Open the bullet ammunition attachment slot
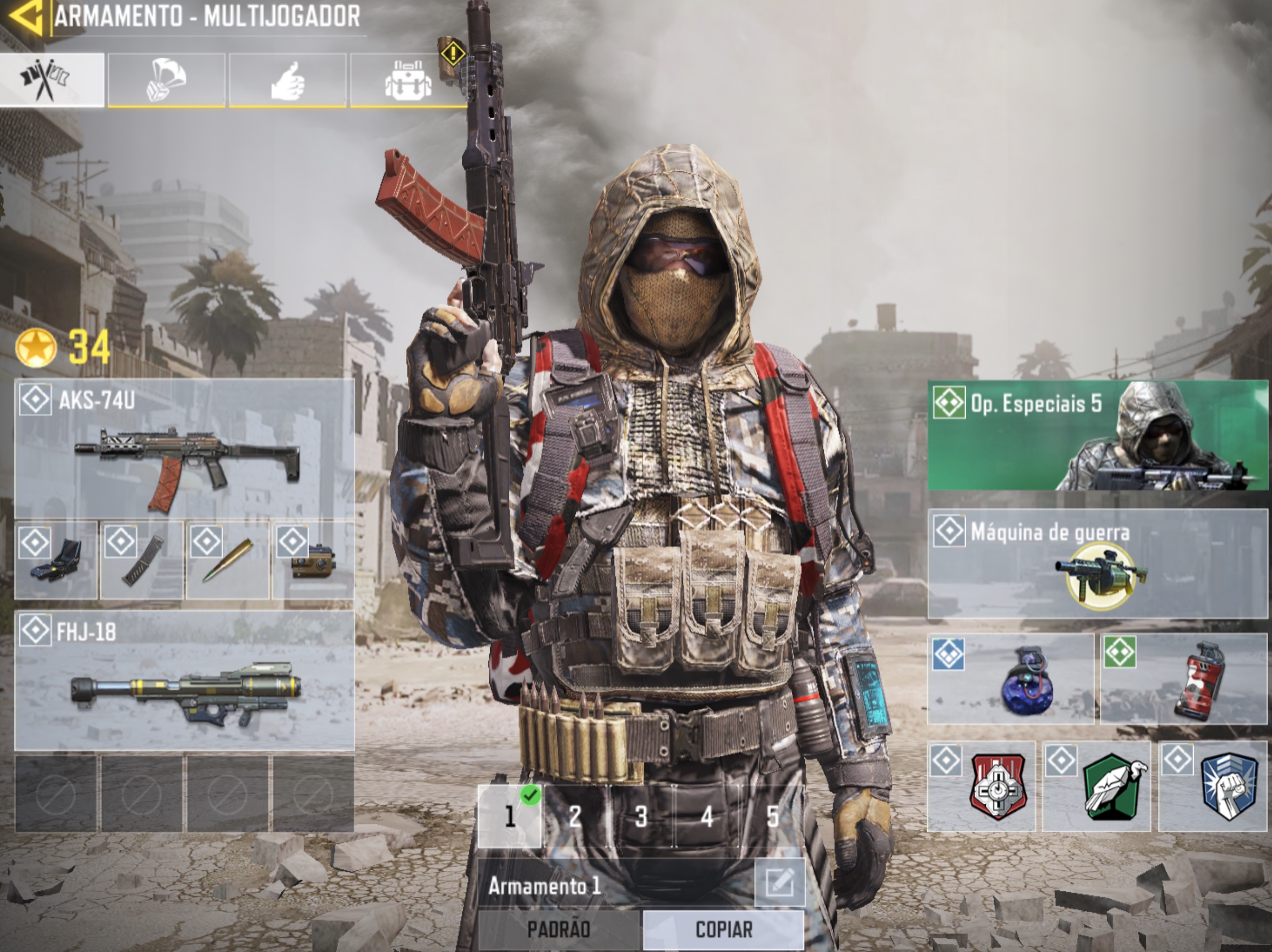Image resolution: width=1272 pixels, height=952 pixels. click(227, 560)
